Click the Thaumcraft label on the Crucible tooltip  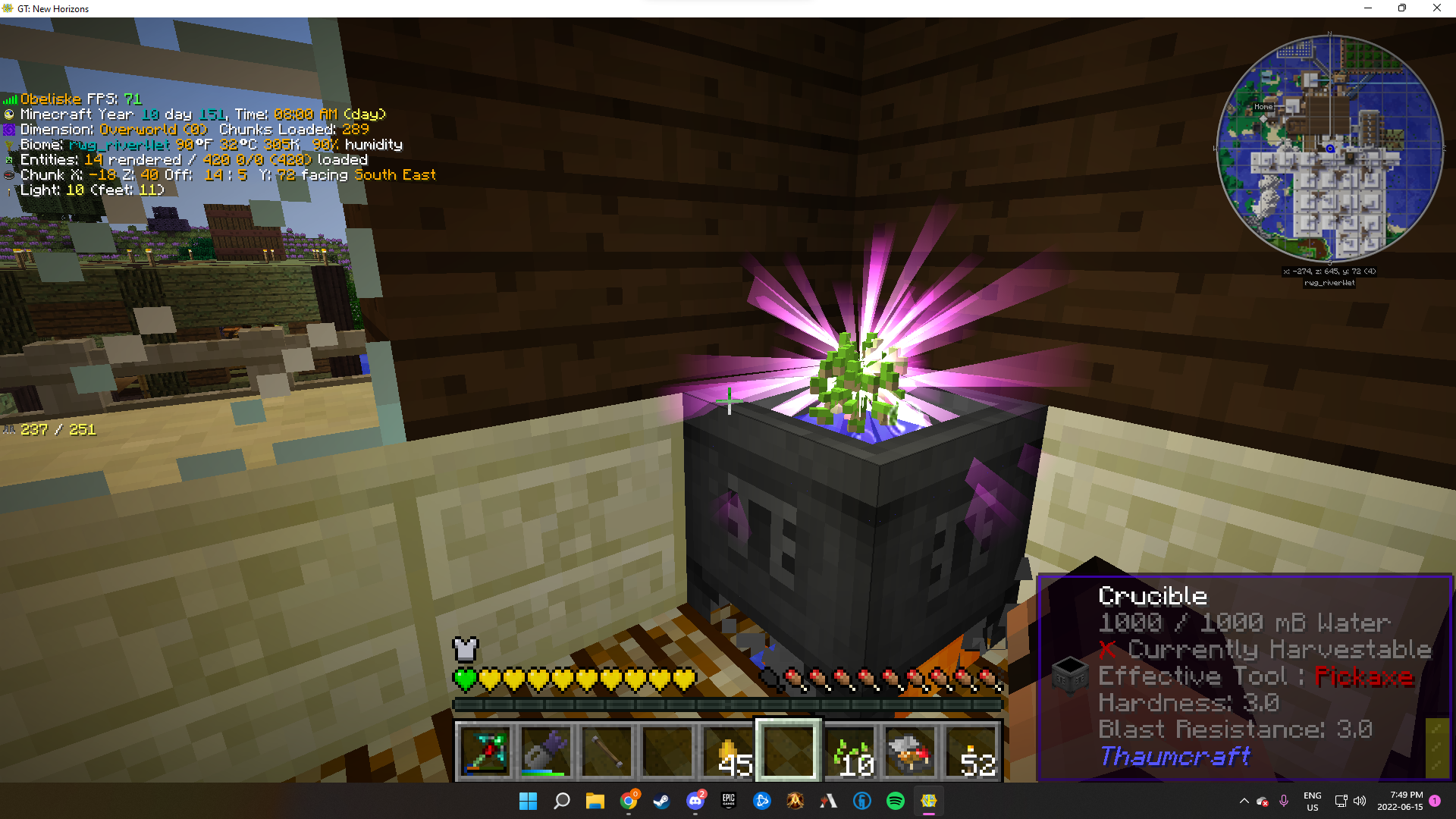[x=1174, y=756]
